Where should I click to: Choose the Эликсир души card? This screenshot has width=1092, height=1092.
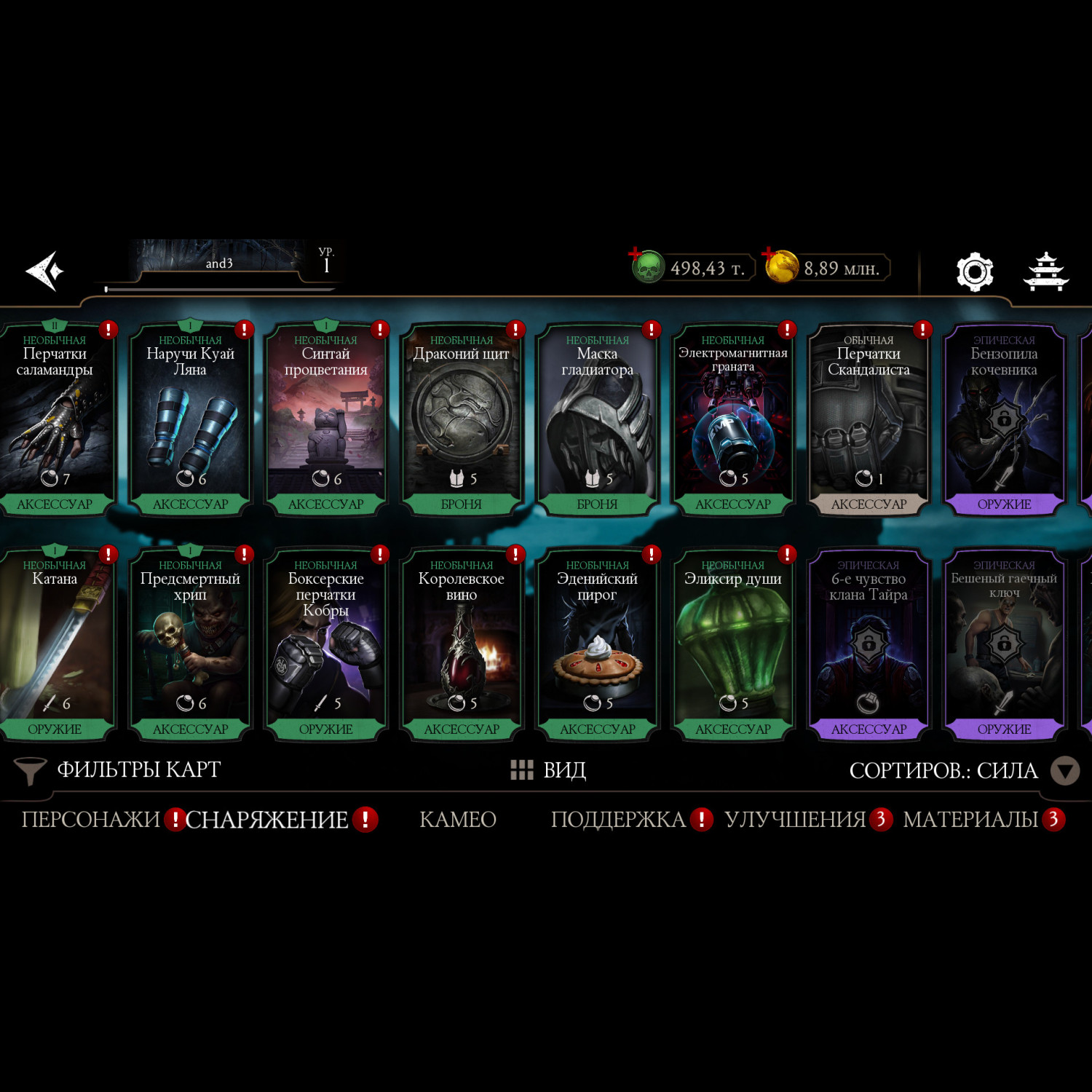point(733,644)
